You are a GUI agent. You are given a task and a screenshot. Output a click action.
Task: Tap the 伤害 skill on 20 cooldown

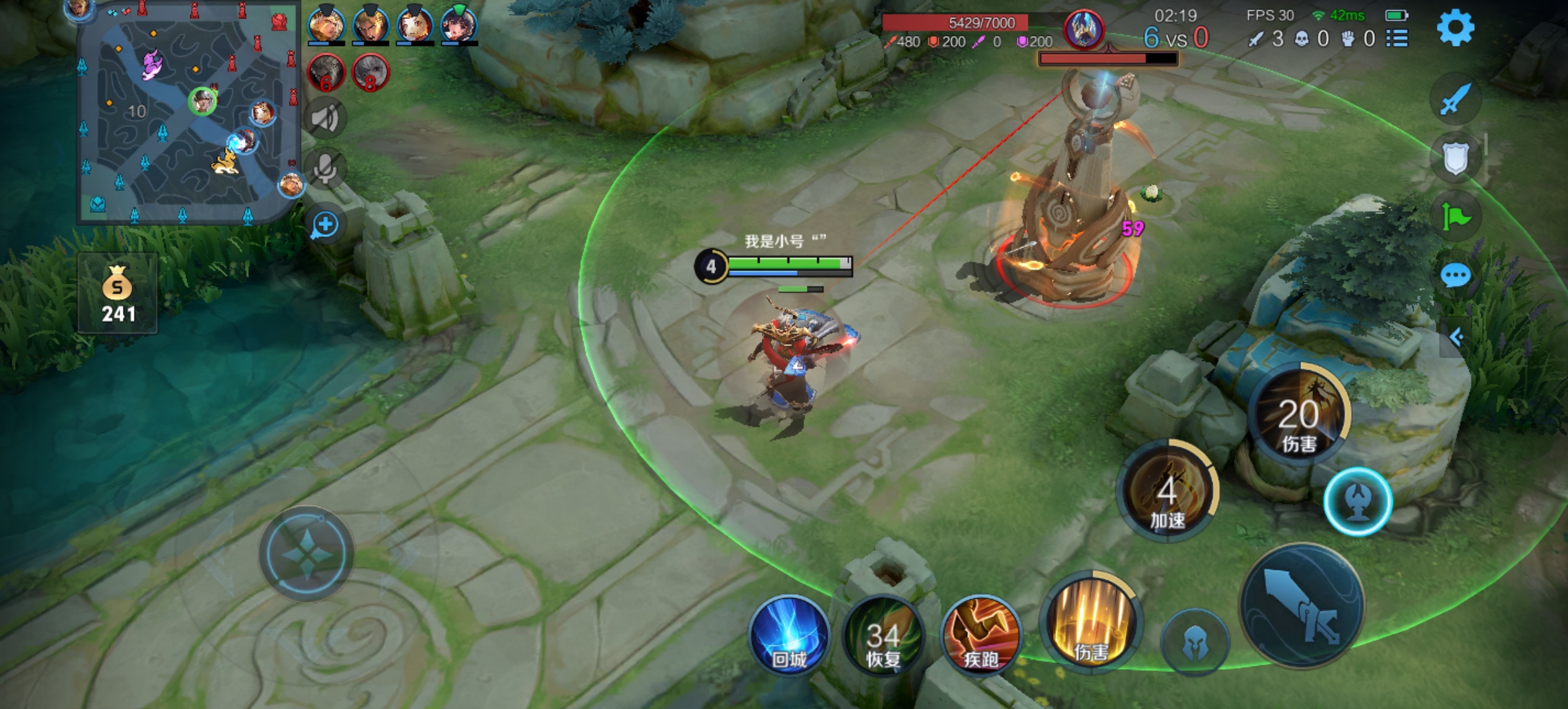[x=1299, y=415]
